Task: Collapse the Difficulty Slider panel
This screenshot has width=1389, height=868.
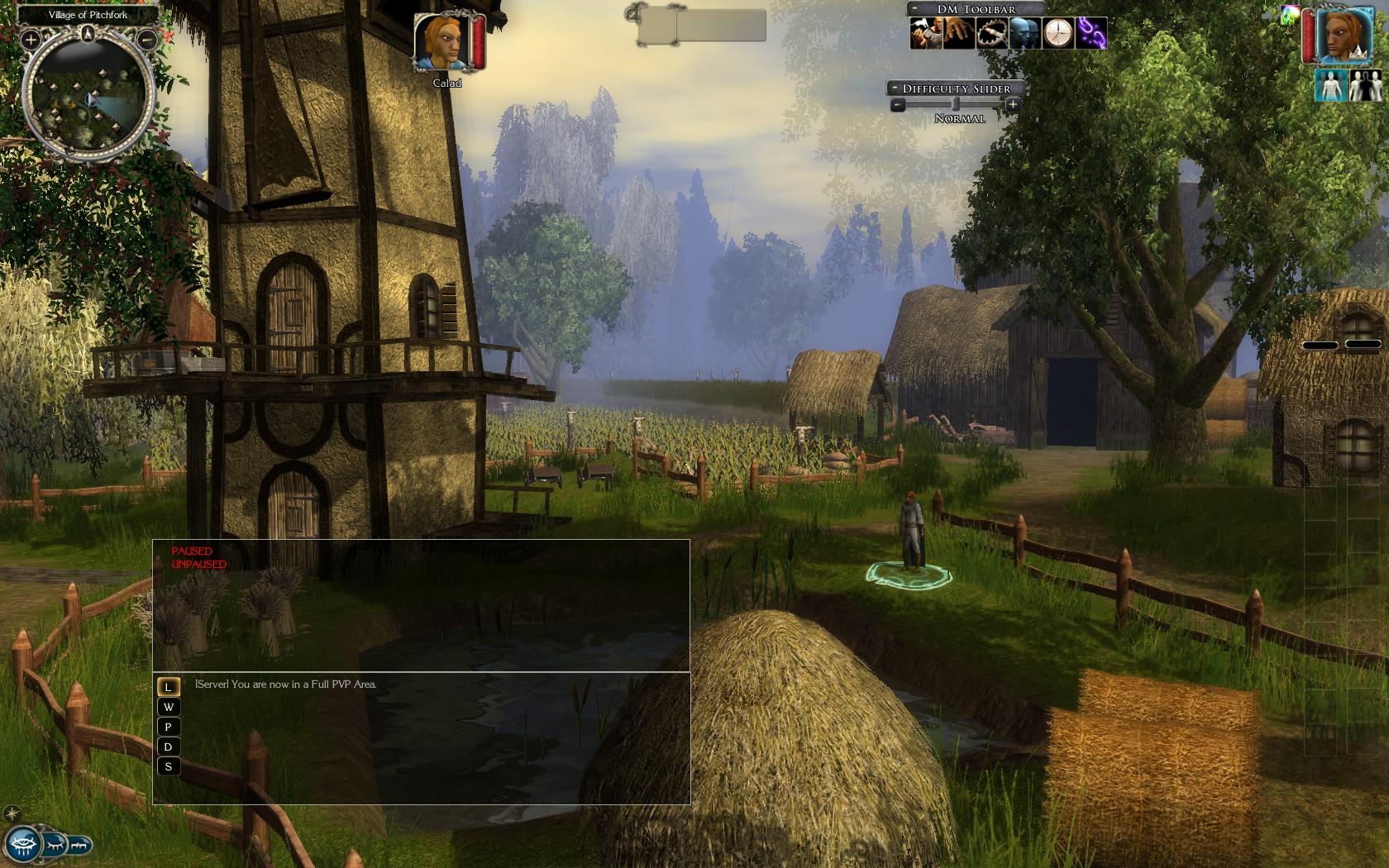Action: (895, 88)
